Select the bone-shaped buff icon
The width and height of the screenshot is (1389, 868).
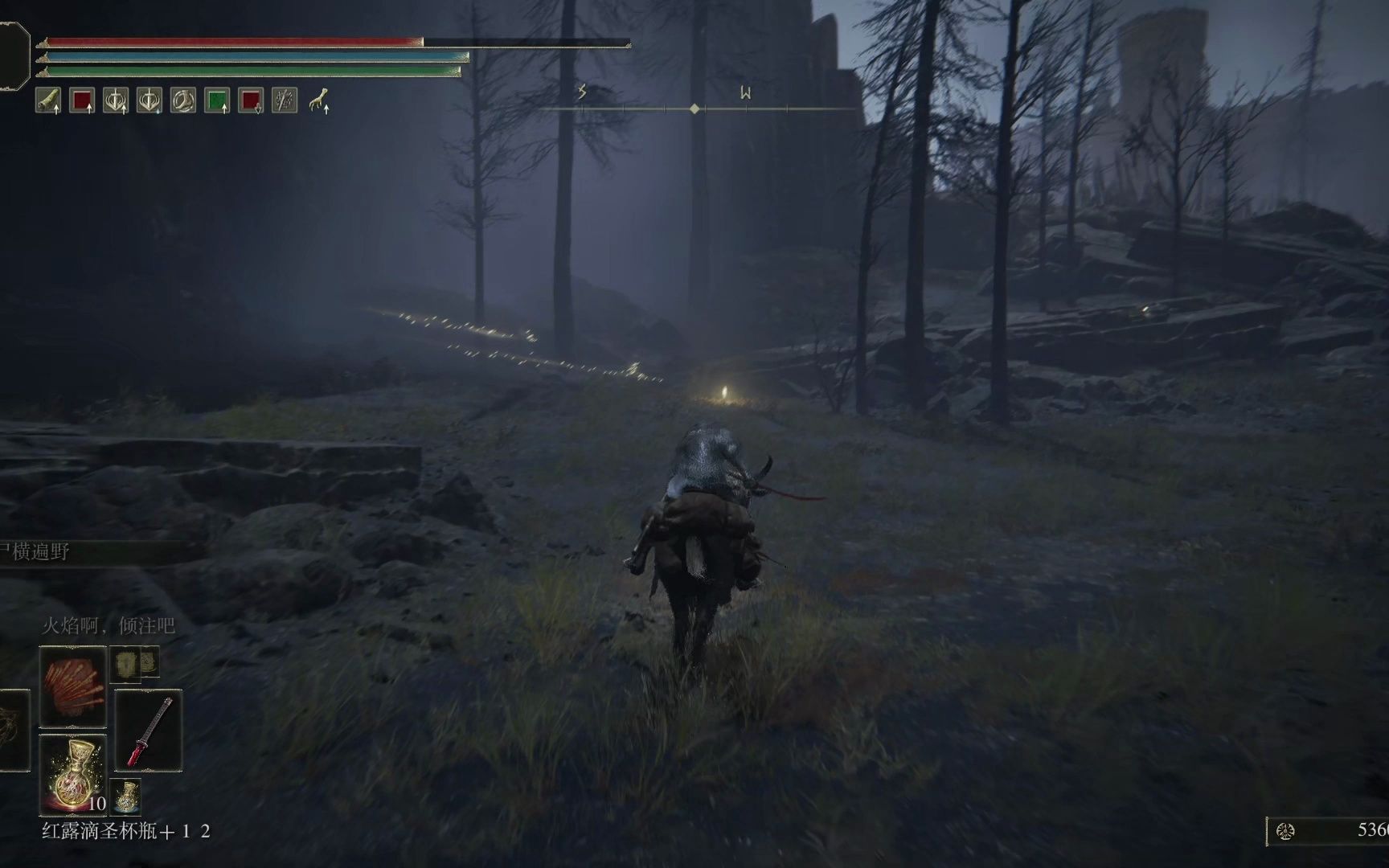coord(48,100)
